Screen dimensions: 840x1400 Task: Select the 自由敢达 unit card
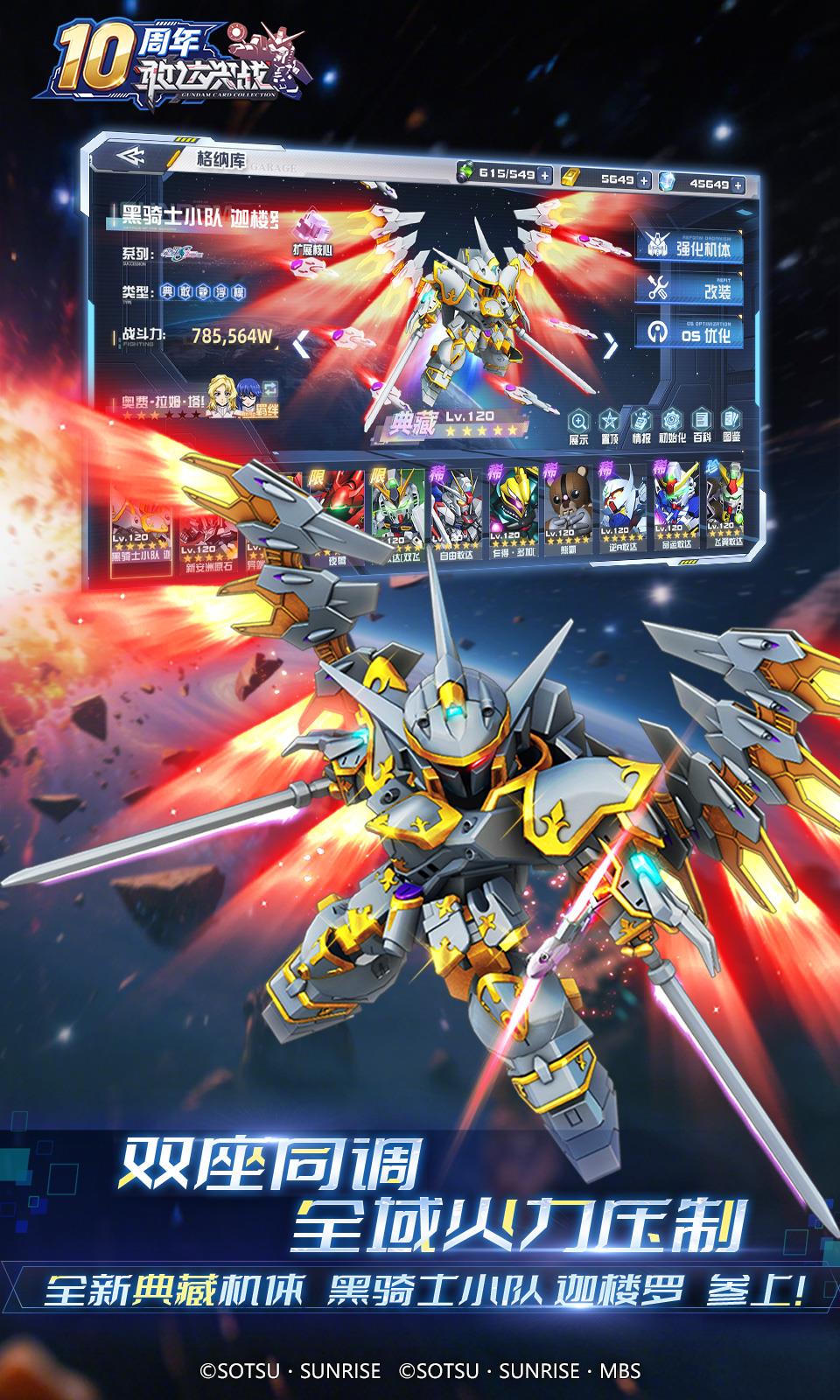(458, 514)
